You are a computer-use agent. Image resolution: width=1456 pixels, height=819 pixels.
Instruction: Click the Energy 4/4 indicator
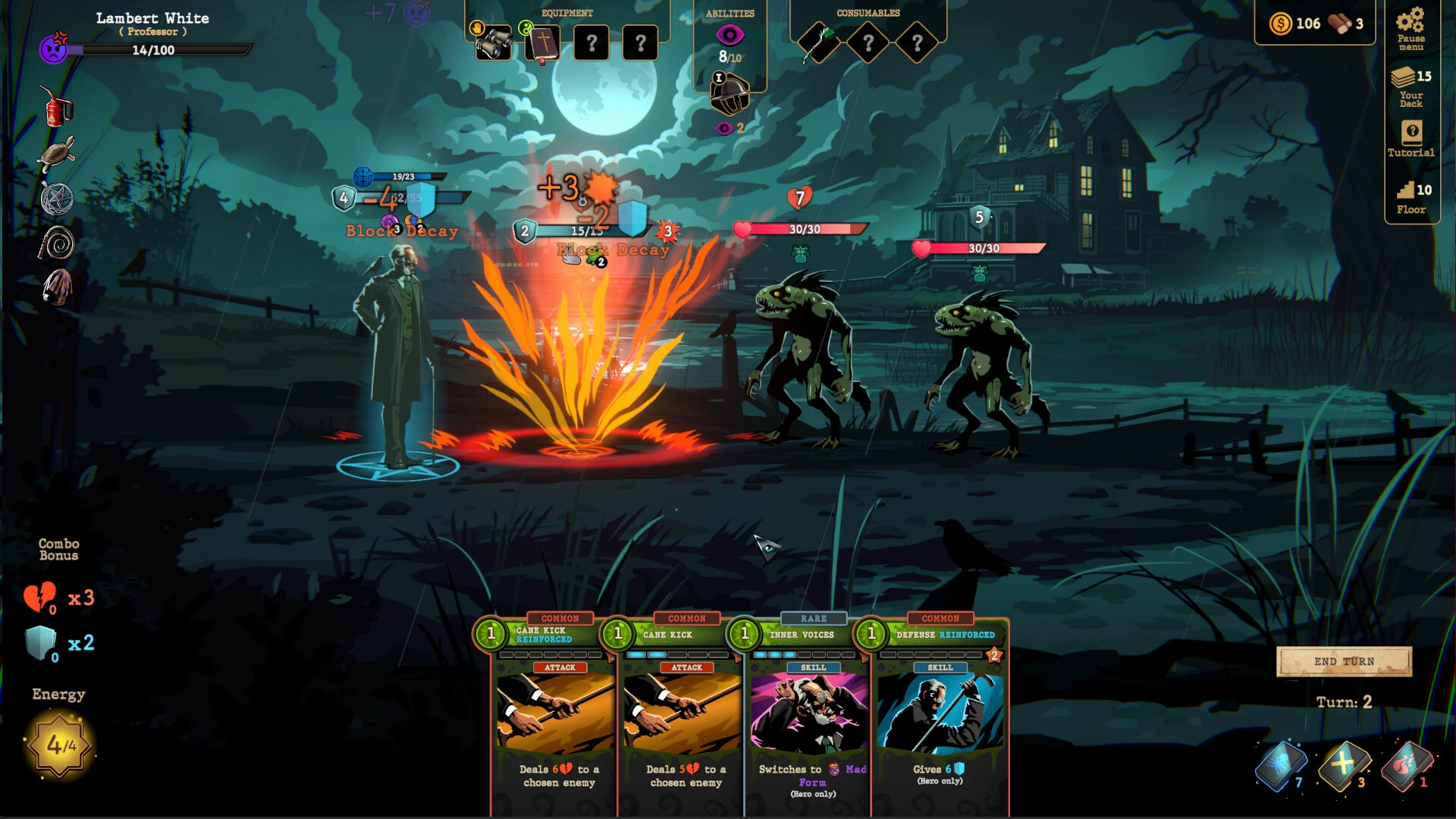coord(59,747)
